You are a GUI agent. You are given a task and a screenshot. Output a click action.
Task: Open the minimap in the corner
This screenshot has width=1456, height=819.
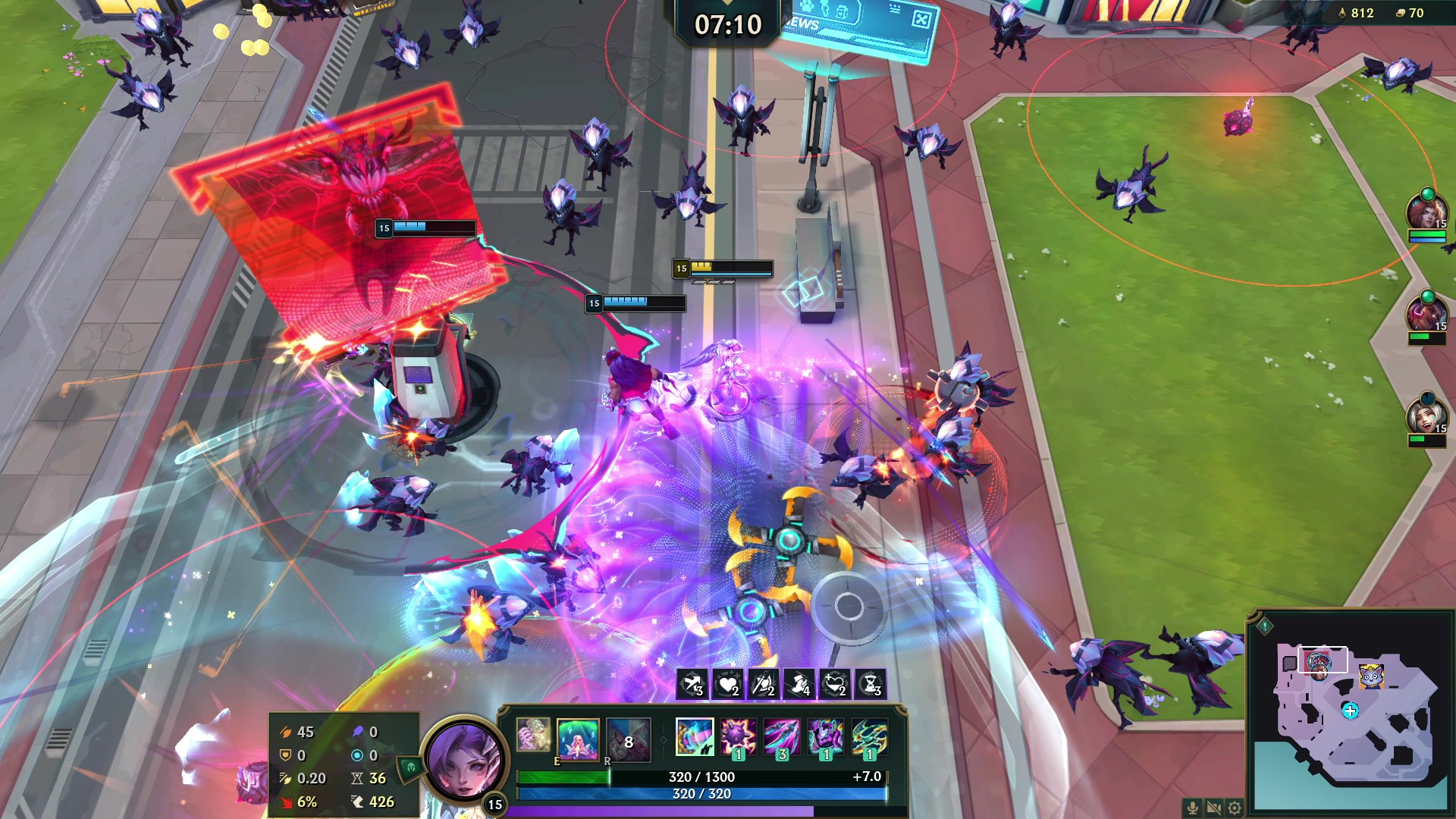coord(1350,713)
